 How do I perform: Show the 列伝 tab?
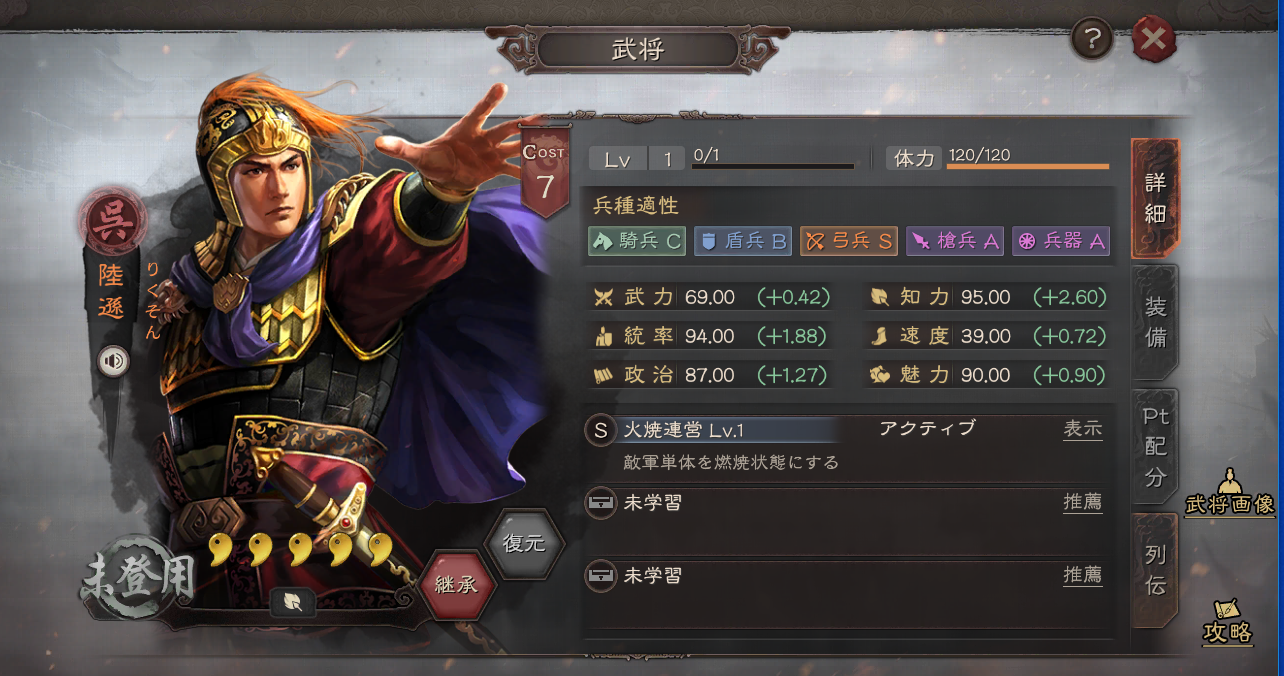pos(1155,570)
